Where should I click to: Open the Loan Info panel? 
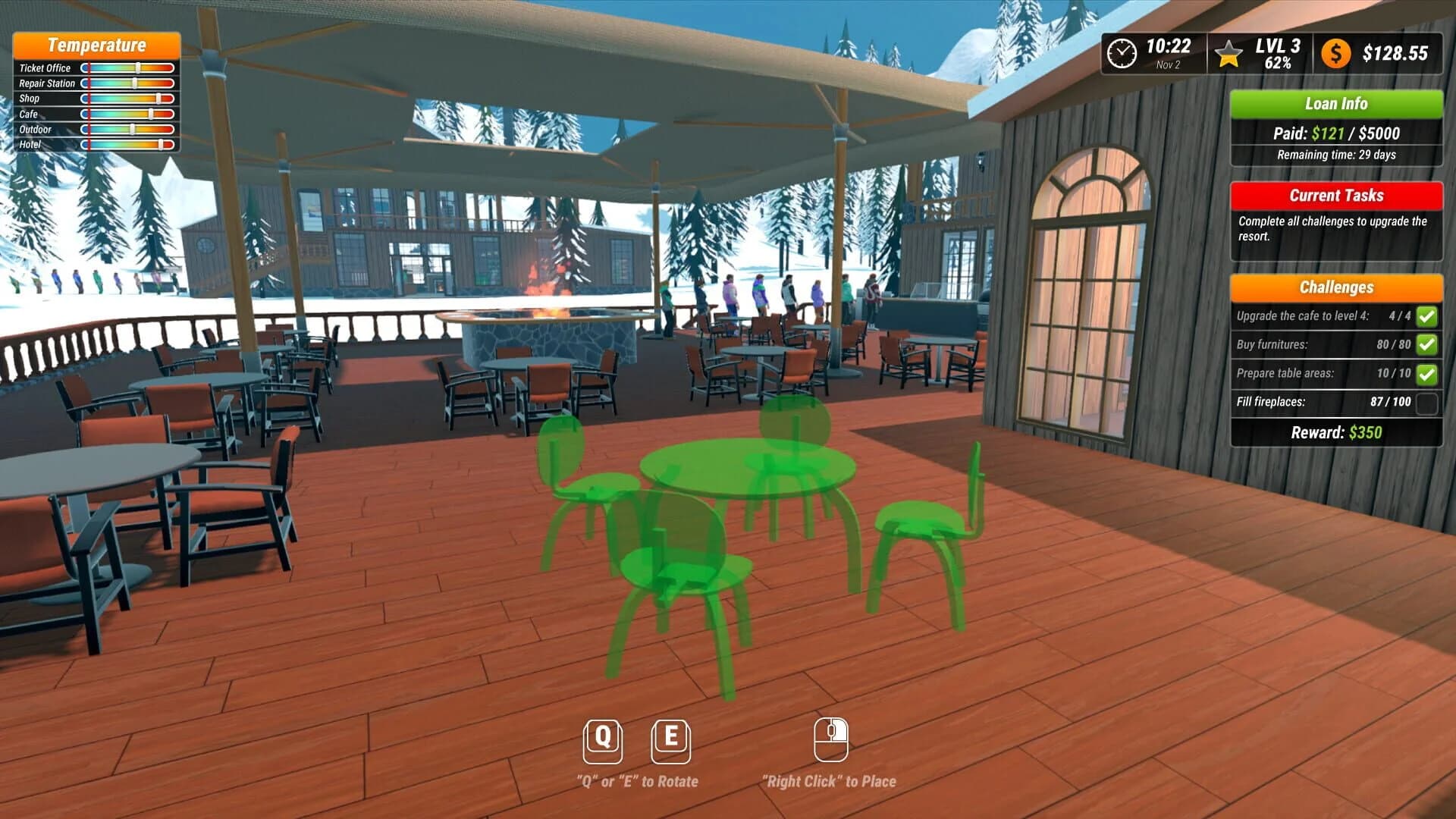pyautogui.click(x=1336, y=104)
